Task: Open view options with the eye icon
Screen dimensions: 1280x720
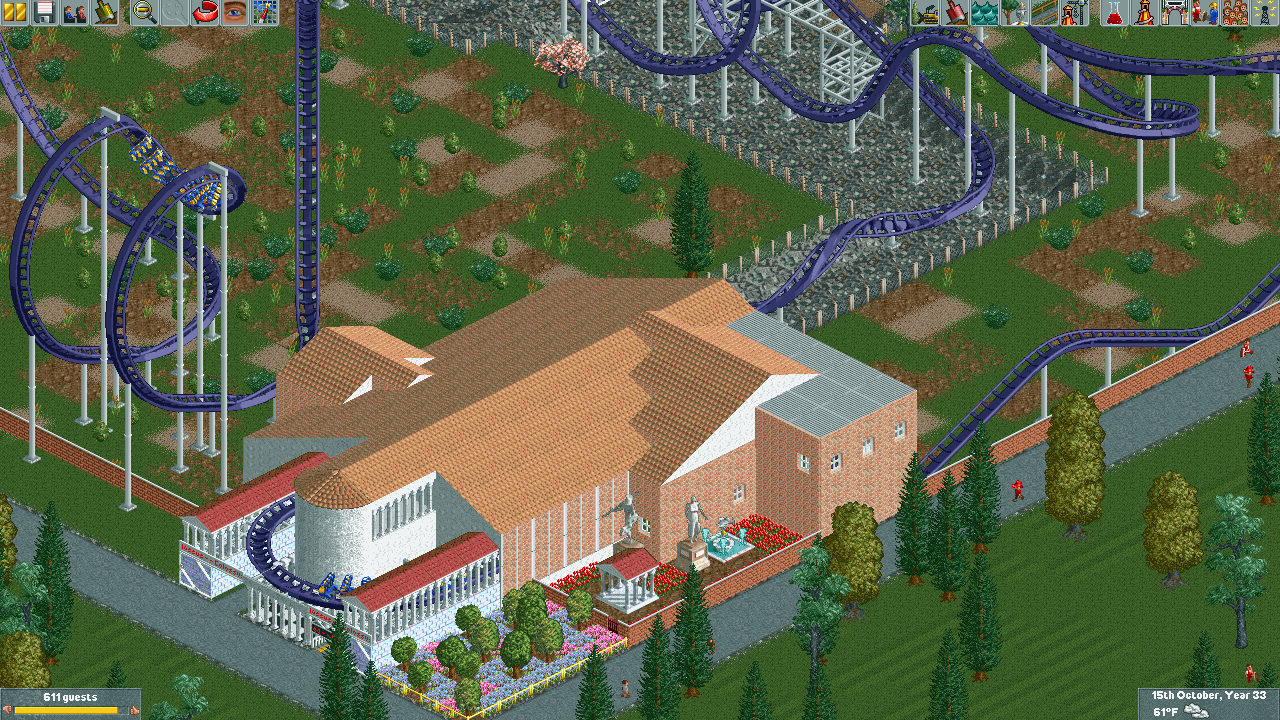Action: click(235, 12)
